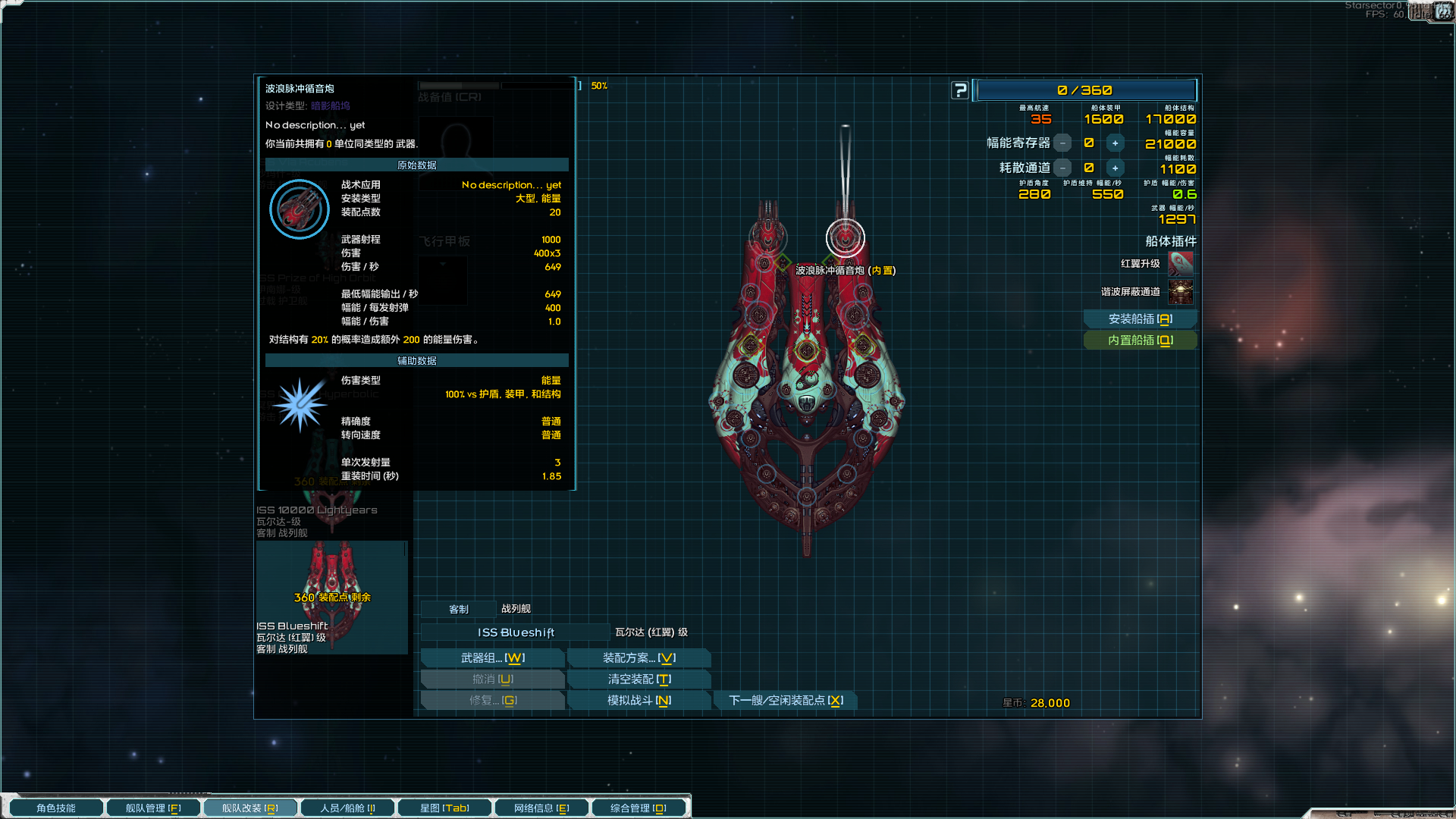Select ISS Blueshift ship in fleet list

331,598
